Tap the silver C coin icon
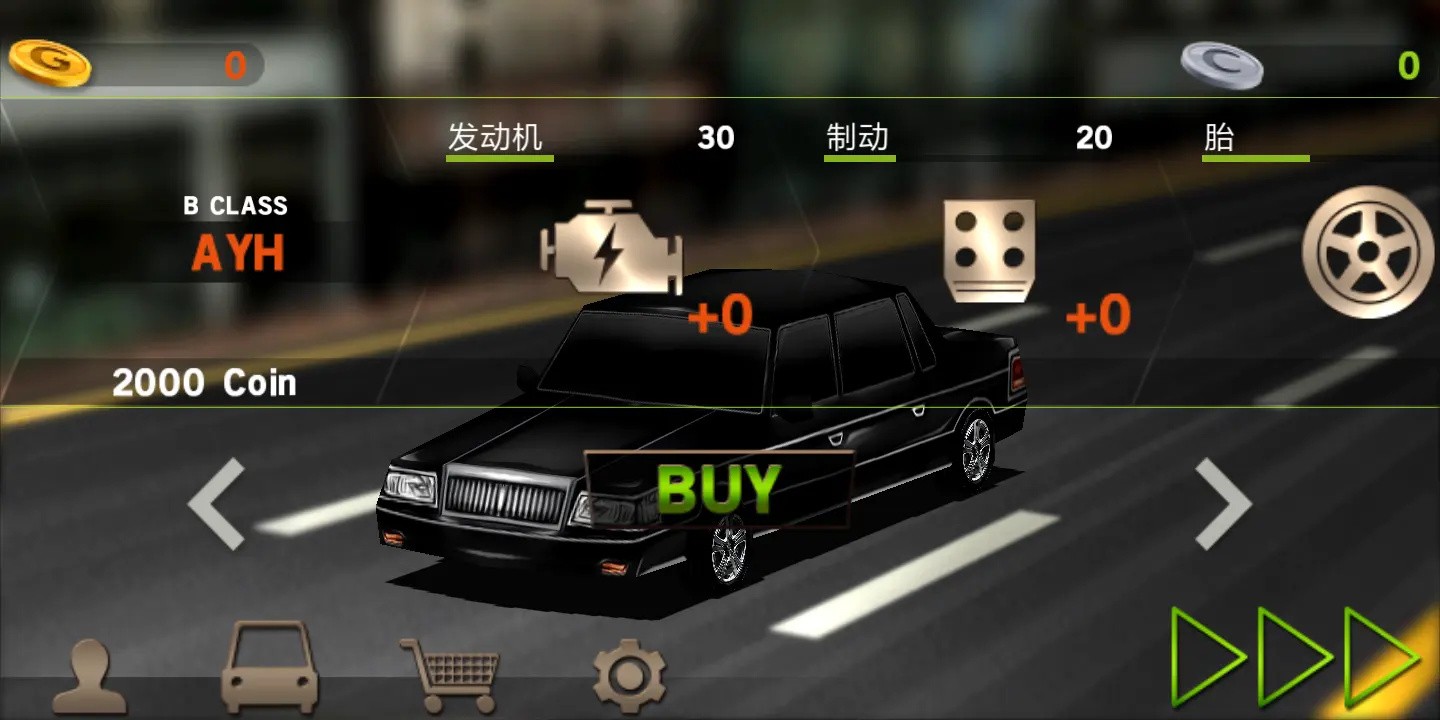The width and height of the screenshot is (1440, 720). (x=1221, y=65)
